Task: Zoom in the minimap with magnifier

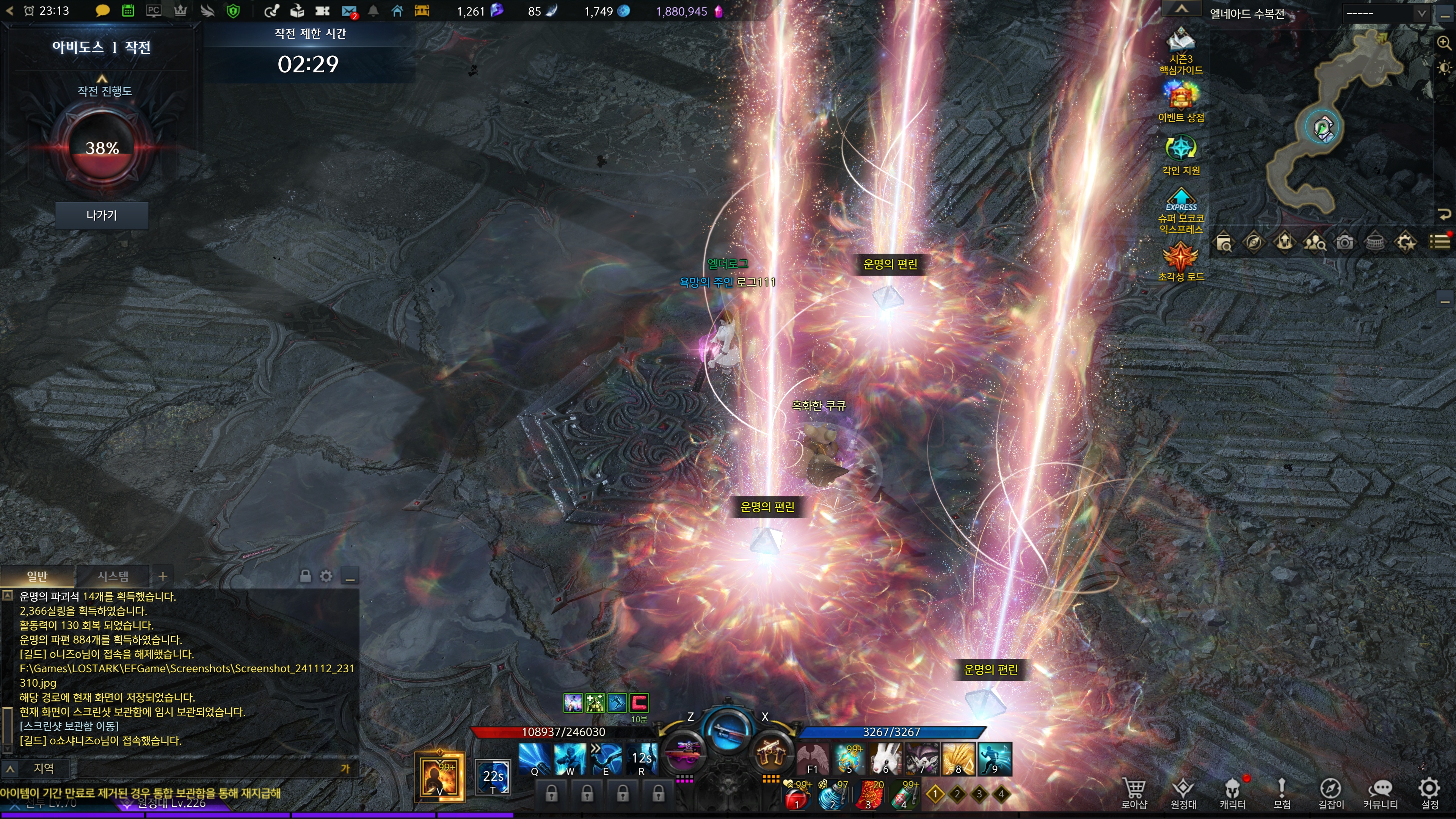Action: click(x=1444, y=43)
